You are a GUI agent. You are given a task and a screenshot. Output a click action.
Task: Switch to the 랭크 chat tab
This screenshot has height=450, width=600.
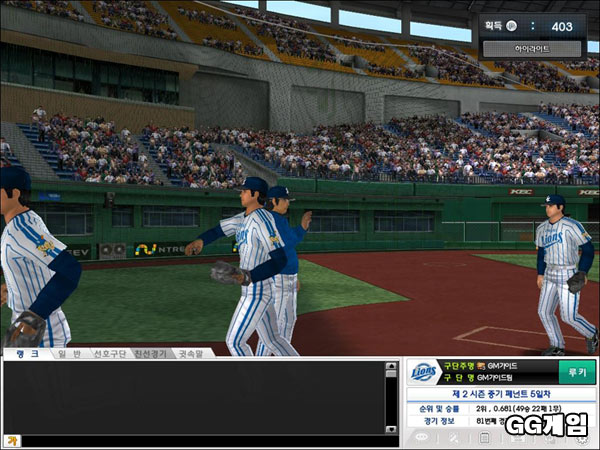21,353
